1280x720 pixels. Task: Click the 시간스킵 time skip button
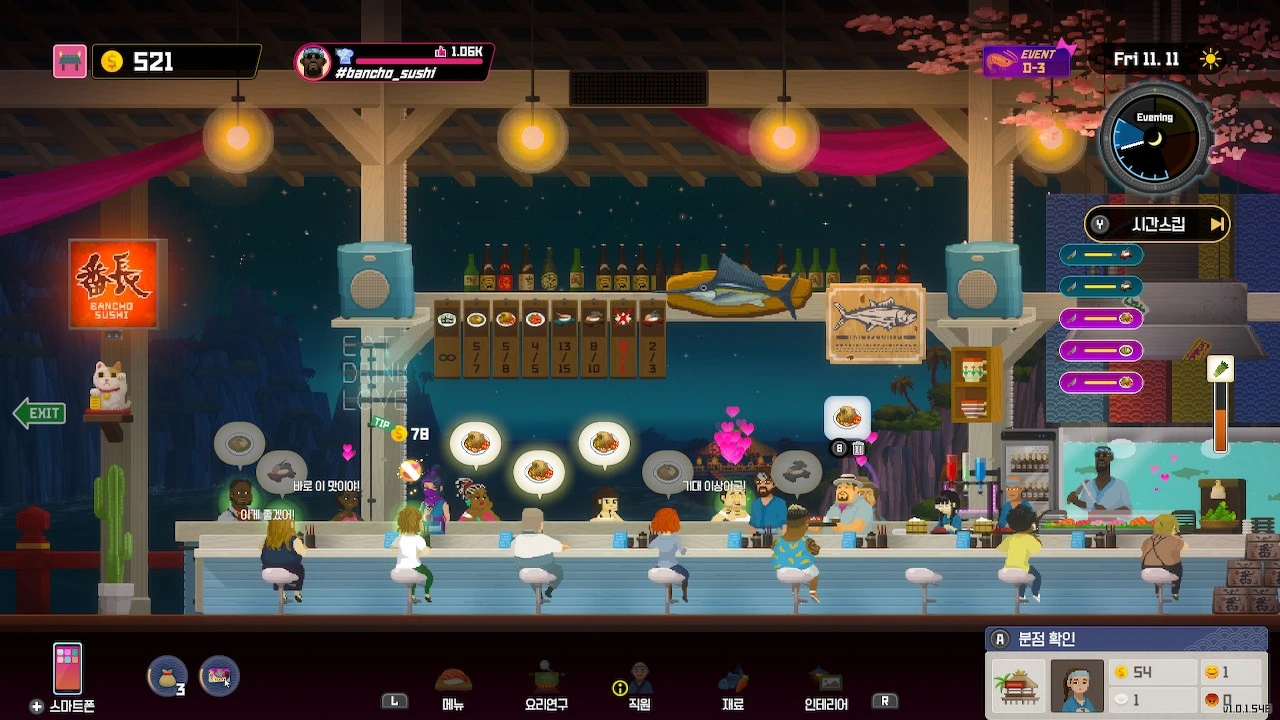coord(1157,224)
